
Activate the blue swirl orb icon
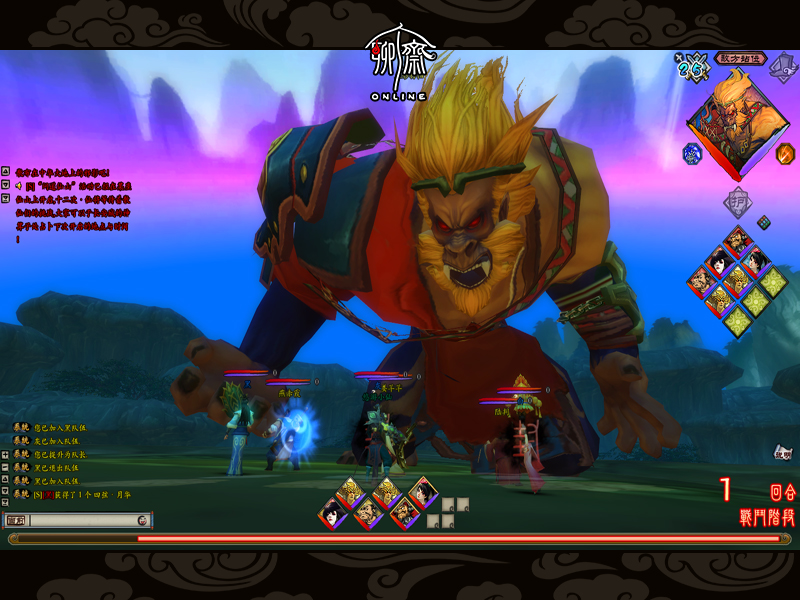tap(692, 154)
